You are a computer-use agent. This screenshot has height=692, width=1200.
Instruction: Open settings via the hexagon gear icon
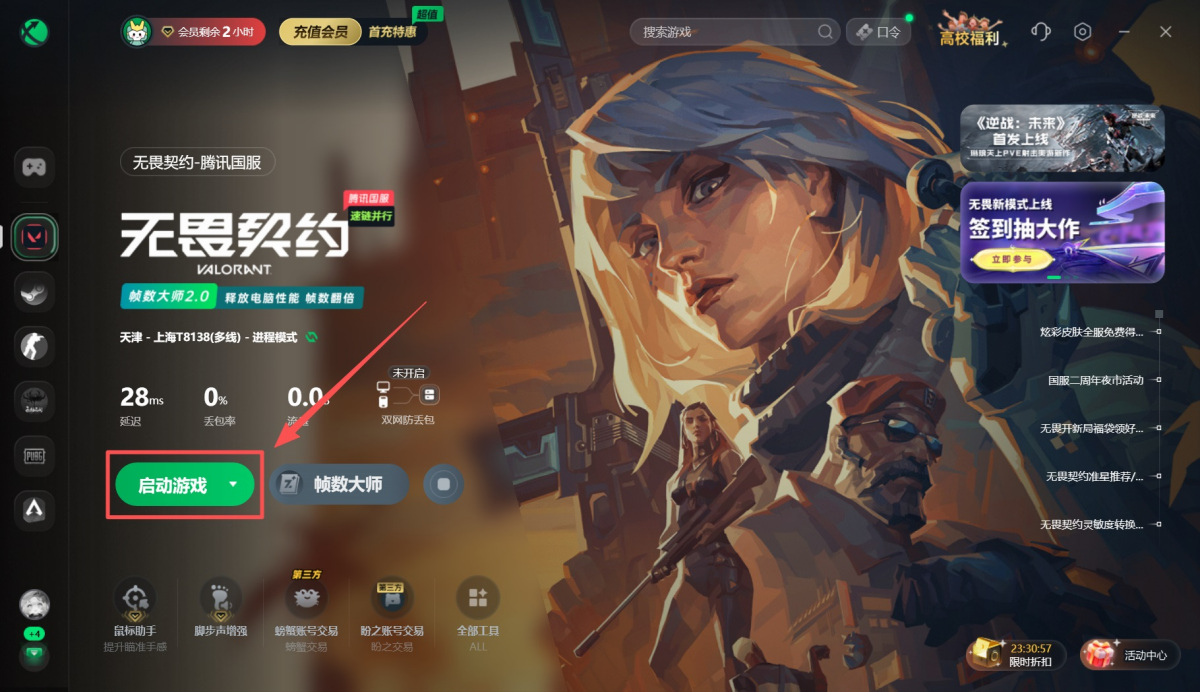[1082, 32]
